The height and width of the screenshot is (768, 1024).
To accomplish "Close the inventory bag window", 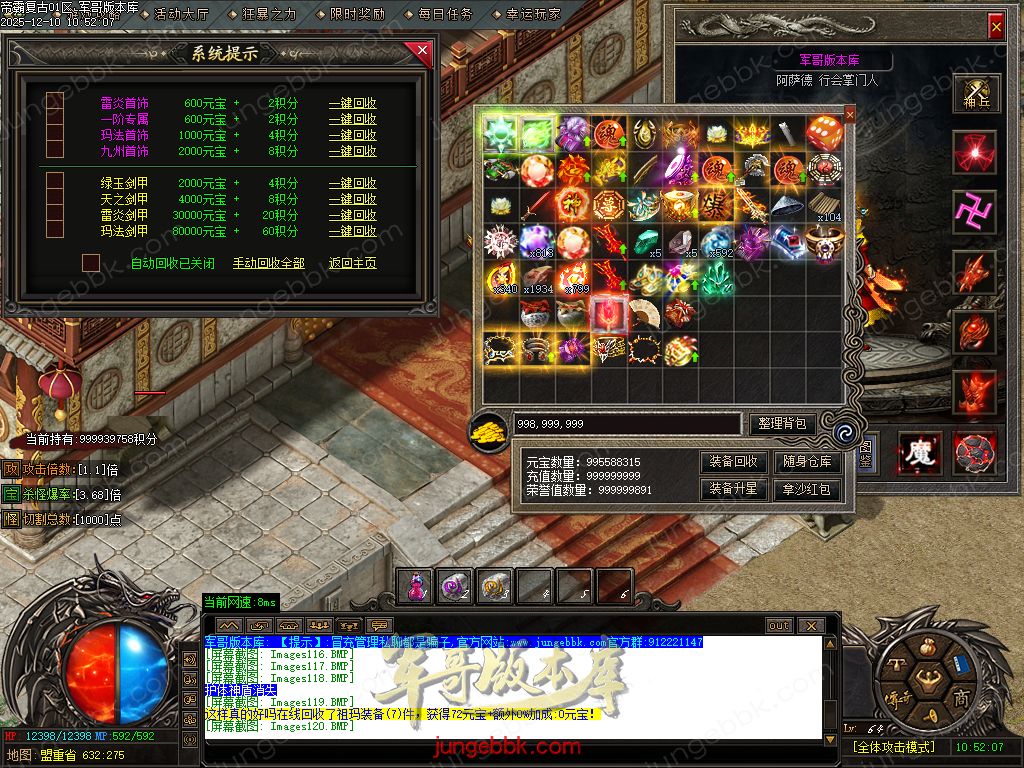I will pyautogui.click(x=850, y=114).
